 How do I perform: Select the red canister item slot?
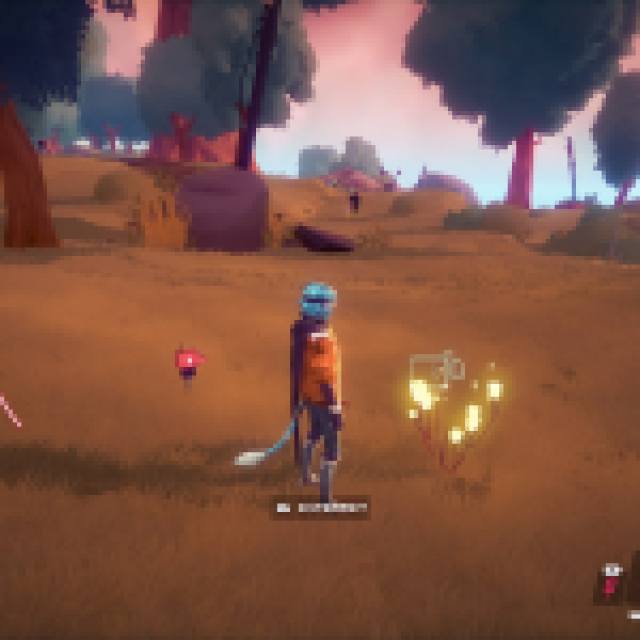(610, 585)
